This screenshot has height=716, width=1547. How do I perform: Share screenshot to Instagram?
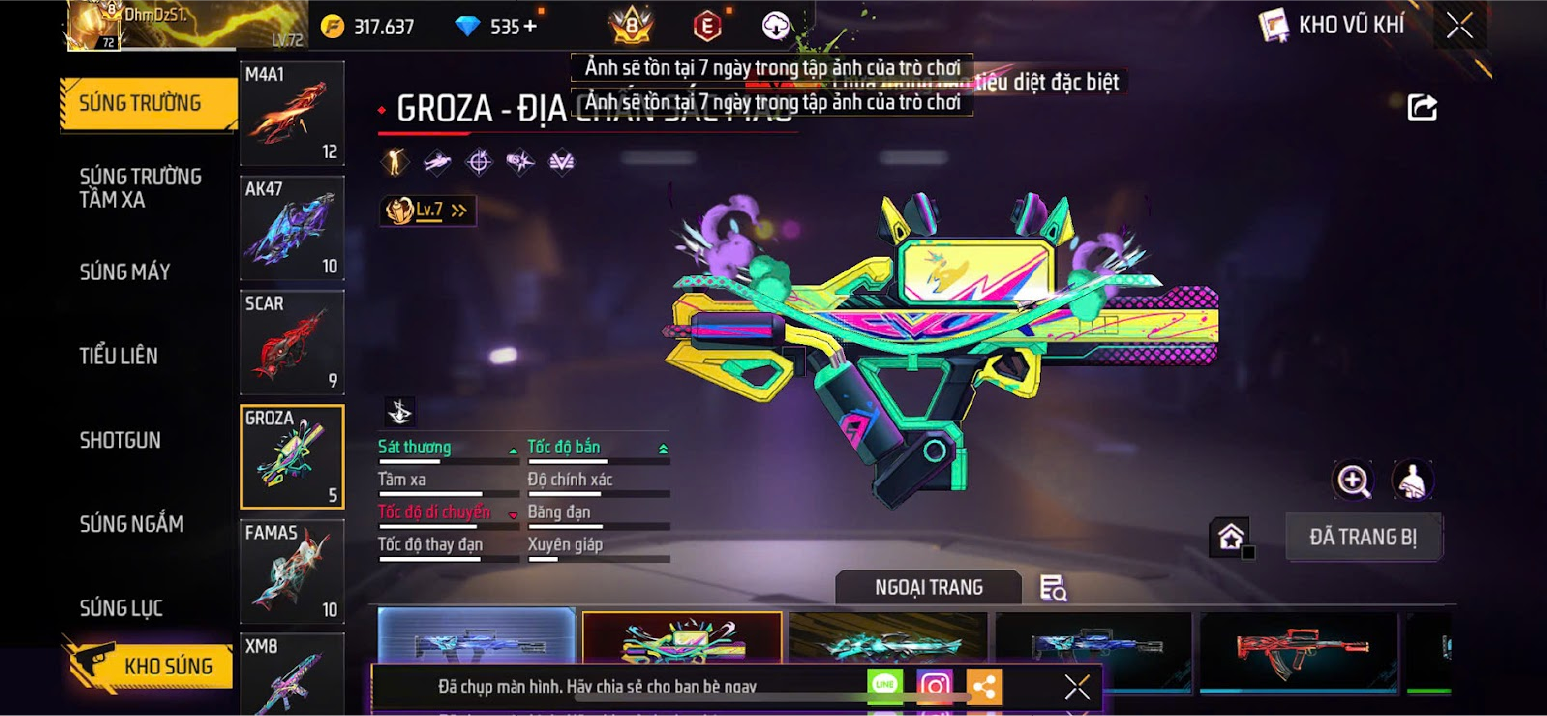point(934,686)
